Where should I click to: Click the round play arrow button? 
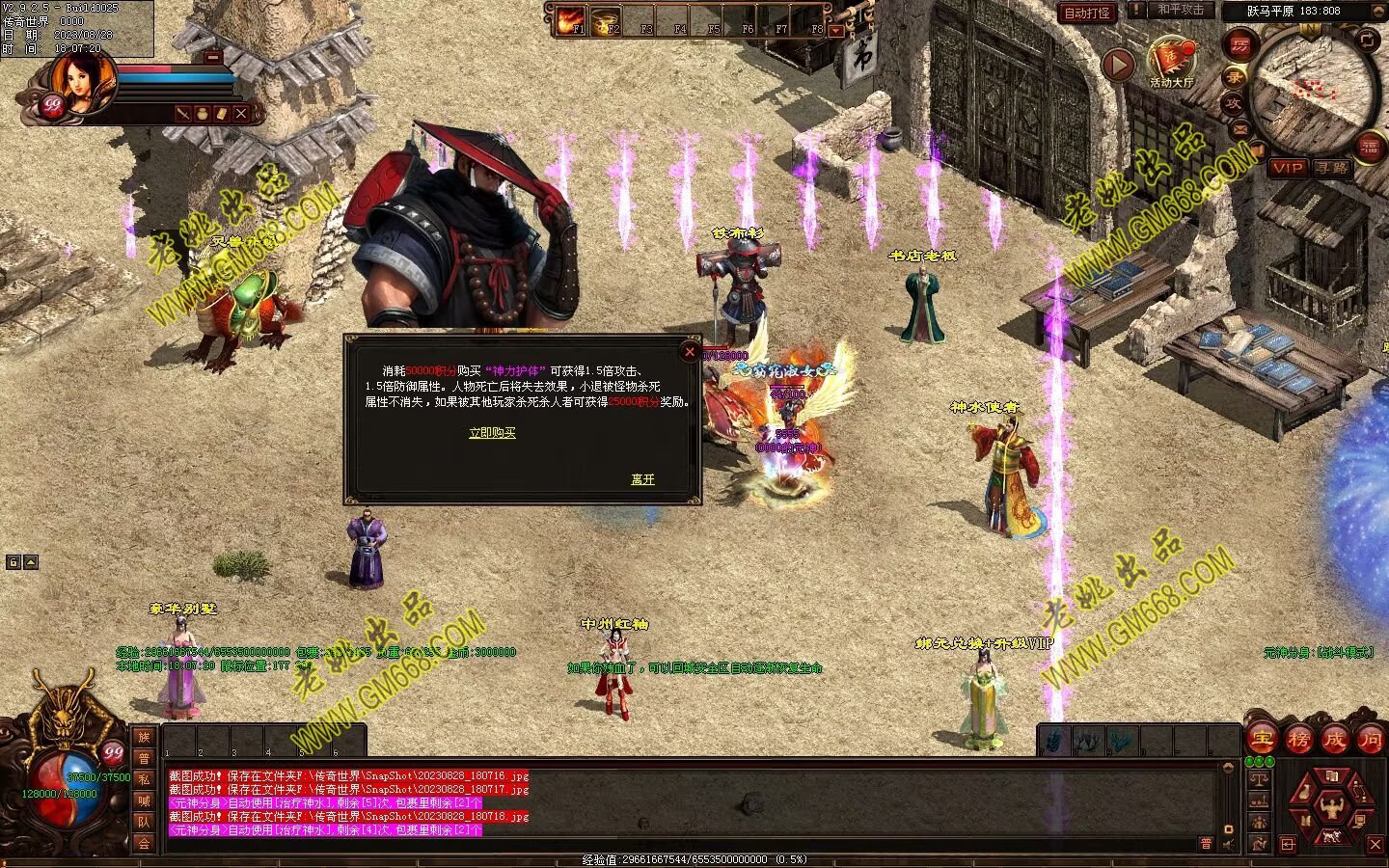[1118, 65]
